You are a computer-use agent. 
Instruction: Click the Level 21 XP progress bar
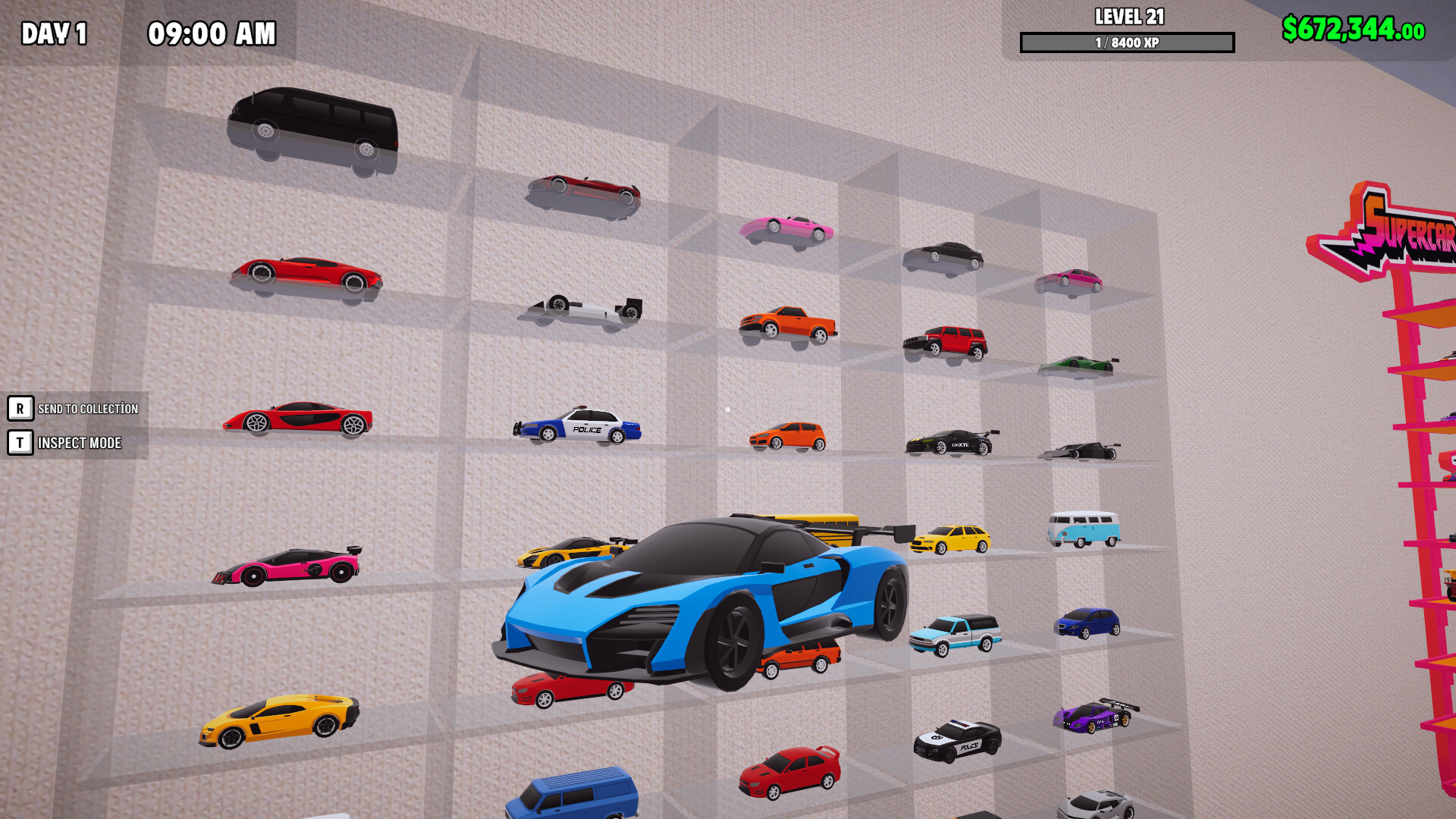[x=1128, y=42]
